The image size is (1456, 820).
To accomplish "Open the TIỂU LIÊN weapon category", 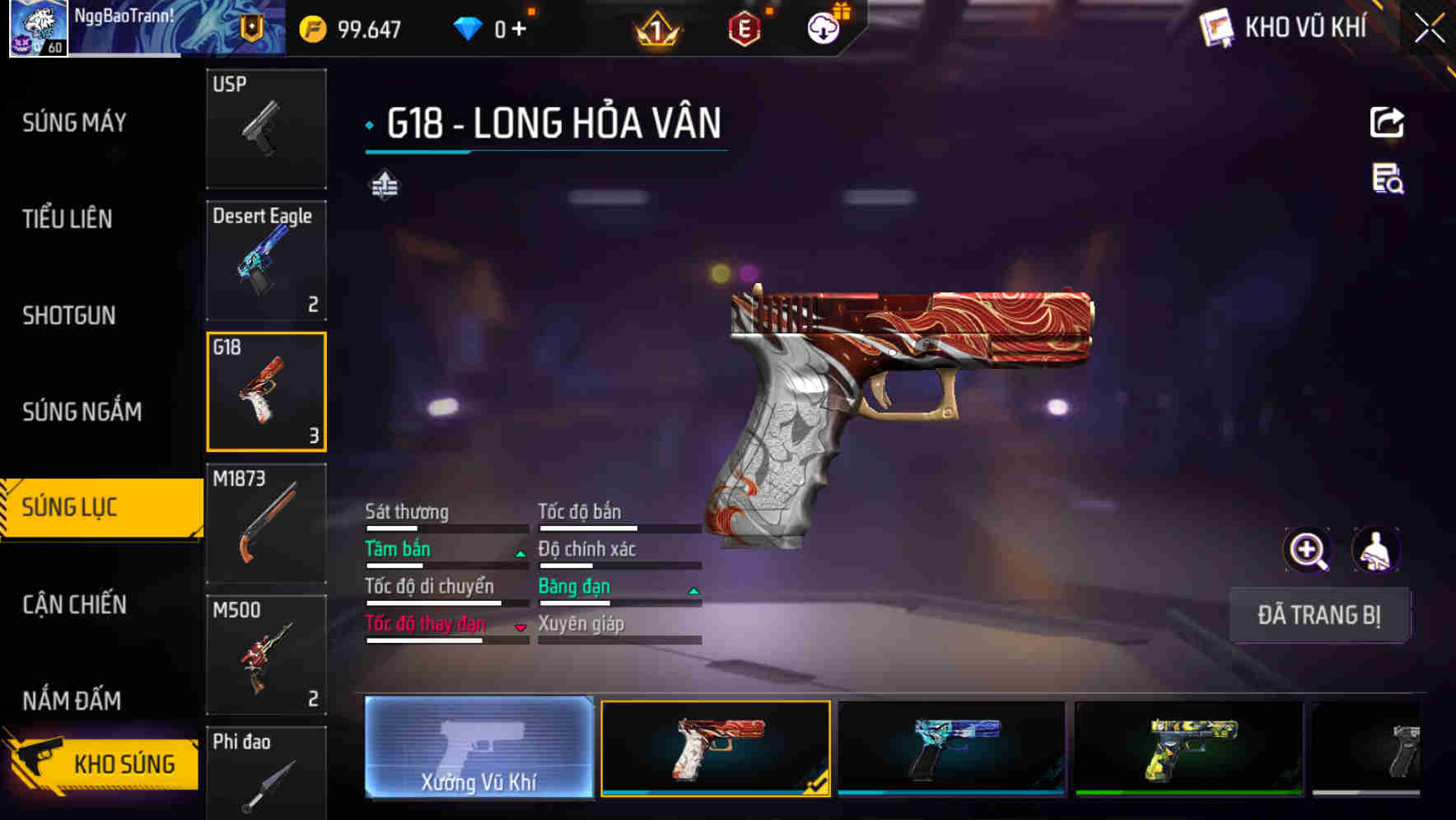I will 68,219.
